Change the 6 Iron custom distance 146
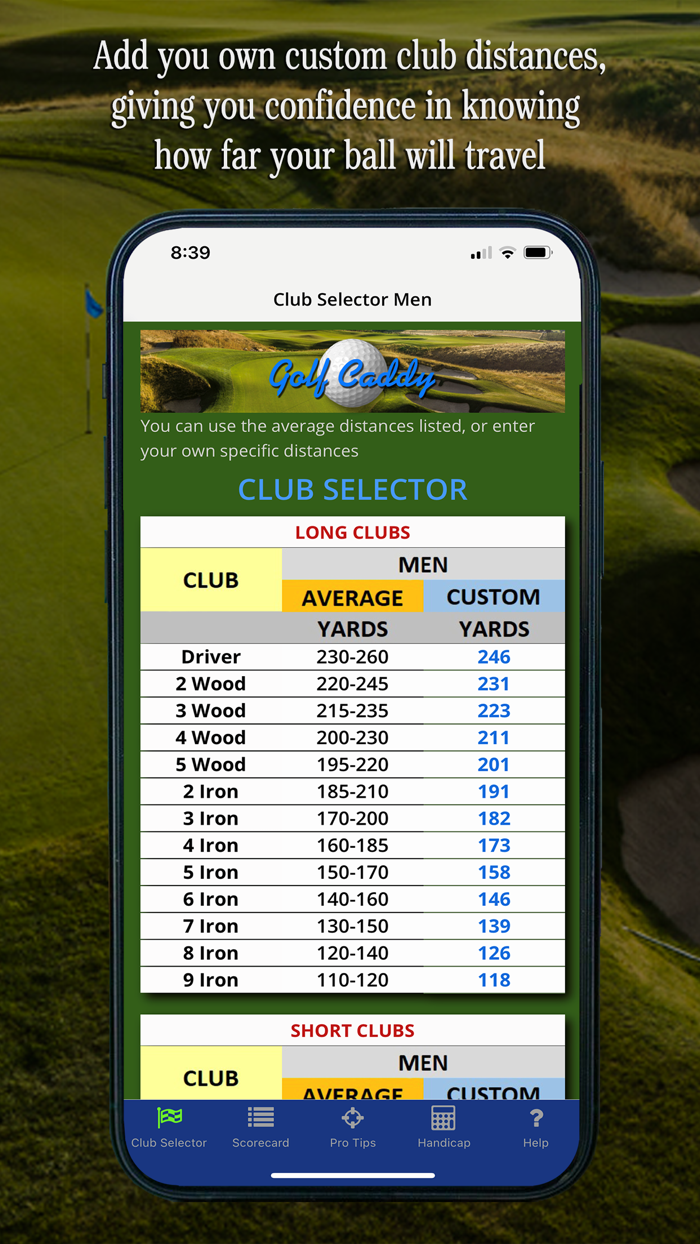Viewport: 700px width, 1244px height. (x=494, y=900)
